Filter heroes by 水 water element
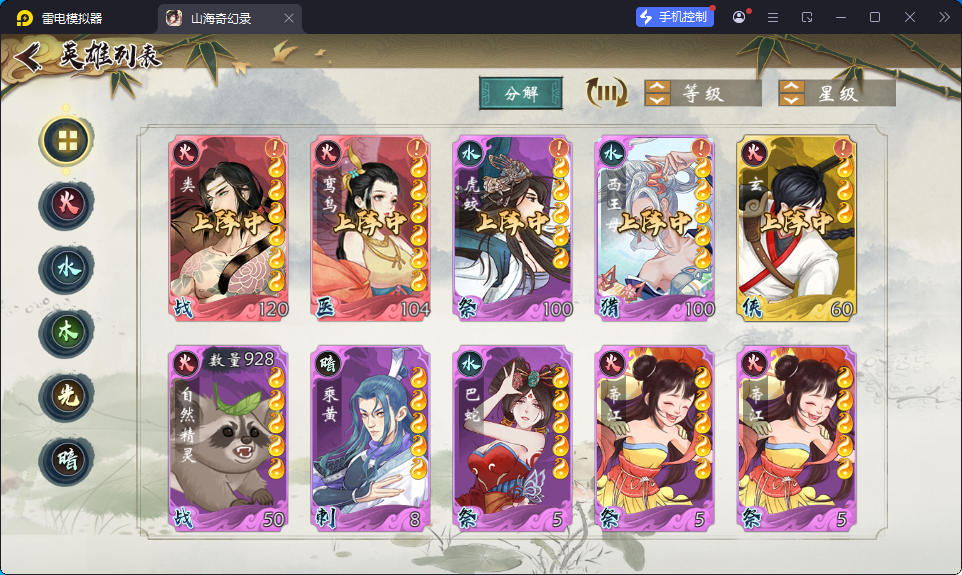 click(66, 269)
